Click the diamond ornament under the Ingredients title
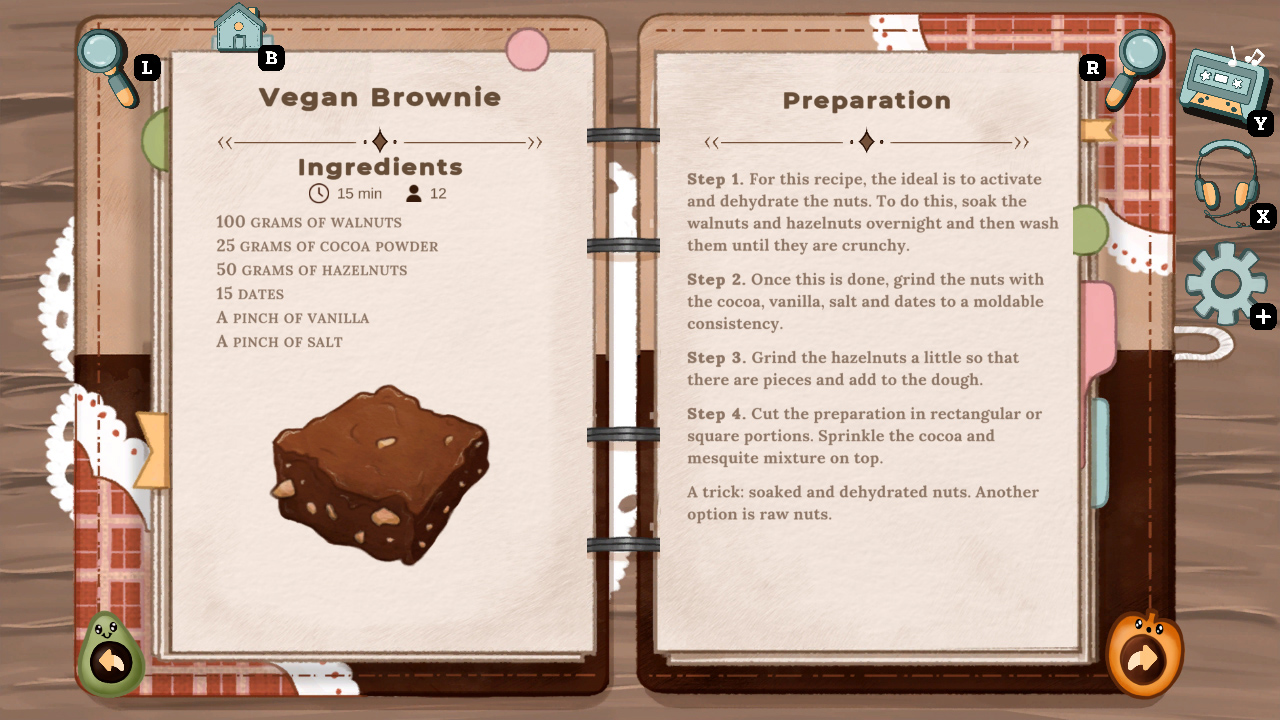The image size is (1280, 720). 380,141
